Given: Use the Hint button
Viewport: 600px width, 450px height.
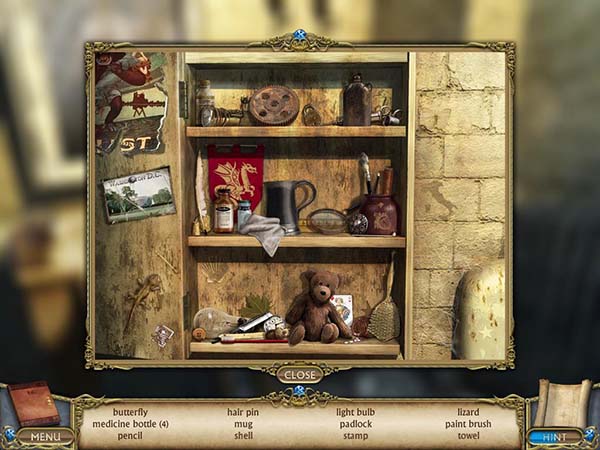Looking at the screenshot, I should 554,436.
